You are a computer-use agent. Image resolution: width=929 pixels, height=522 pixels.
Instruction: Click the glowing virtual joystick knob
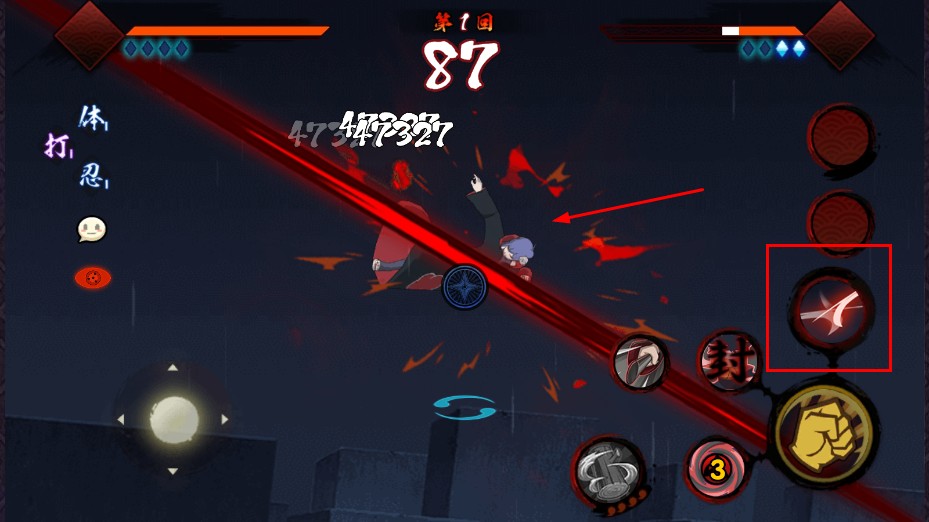174,420
